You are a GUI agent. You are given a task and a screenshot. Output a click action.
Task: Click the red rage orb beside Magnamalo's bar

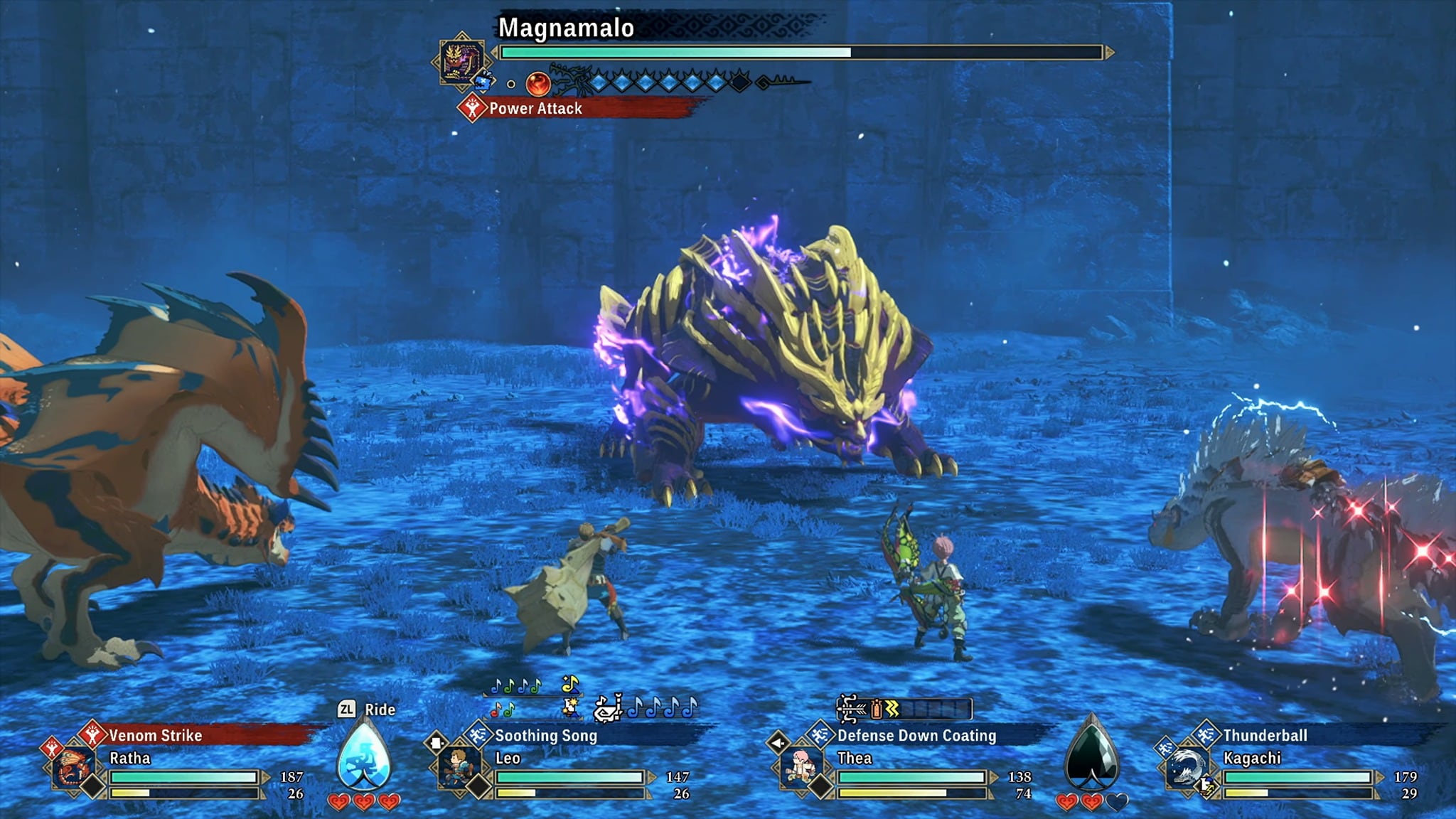[538, 84]
